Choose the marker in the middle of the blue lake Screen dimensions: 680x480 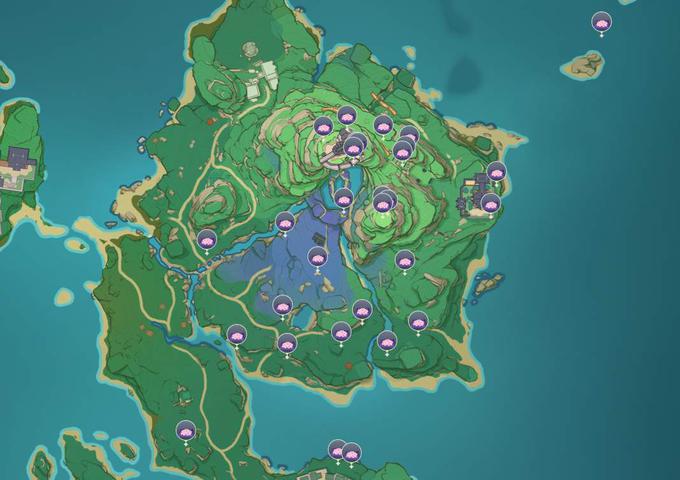pos(317,257)
